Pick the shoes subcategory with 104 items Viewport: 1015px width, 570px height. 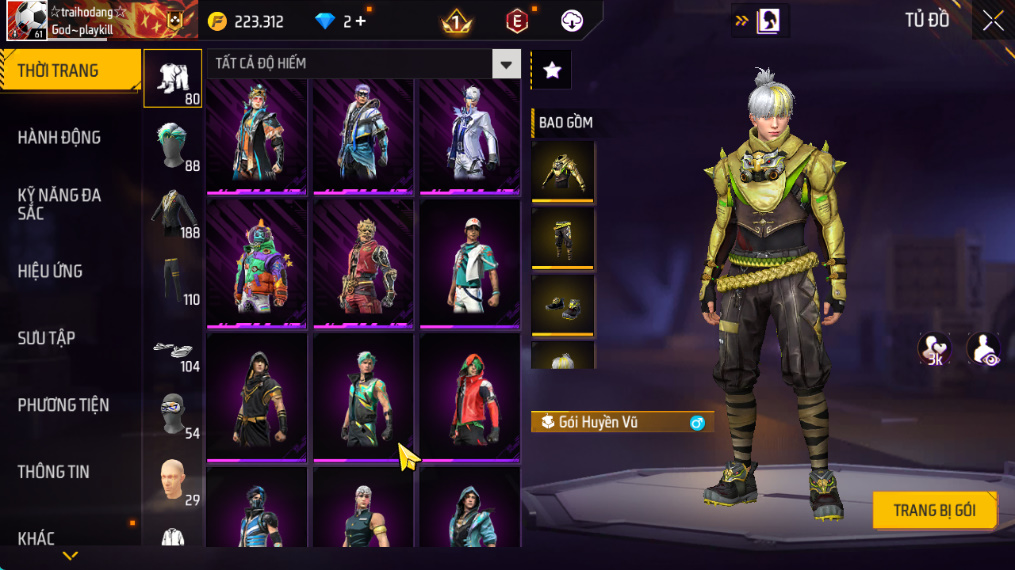click(173, 348)
